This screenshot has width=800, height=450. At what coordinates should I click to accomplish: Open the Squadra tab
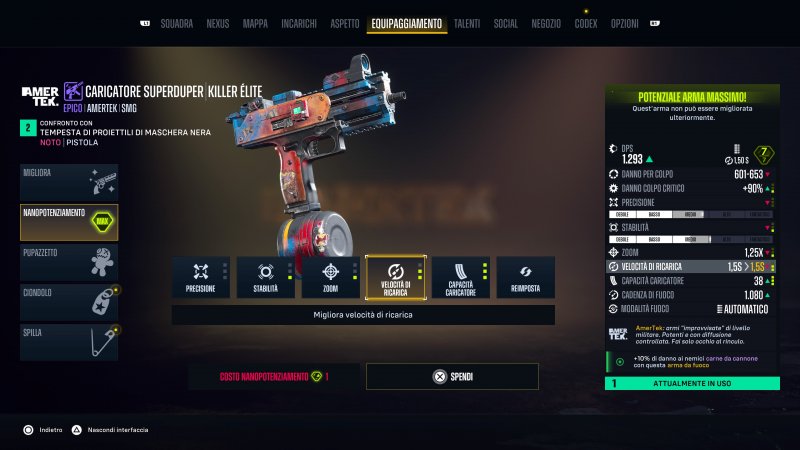tap(177, 23)
